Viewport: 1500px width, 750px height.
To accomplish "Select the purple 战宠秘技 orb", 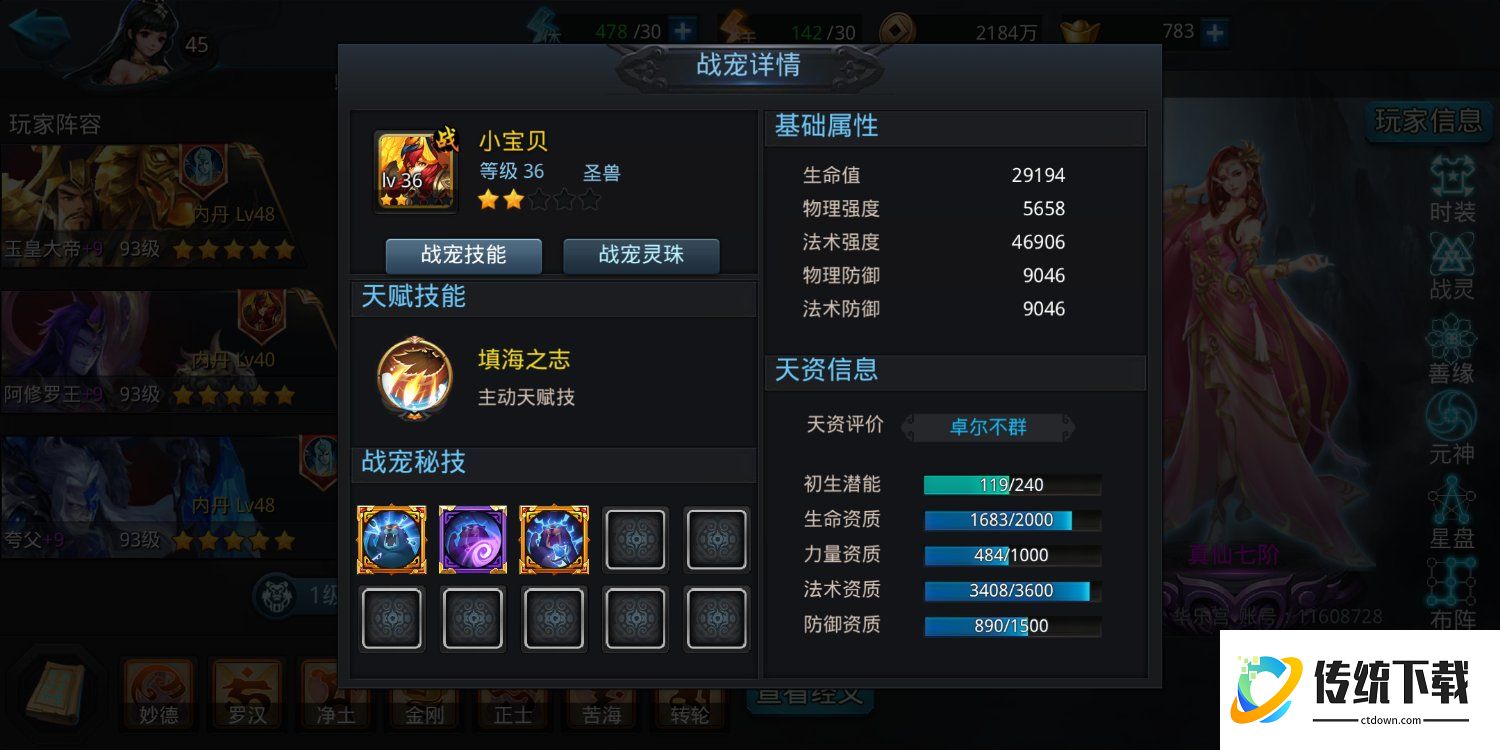I will pos(472,539).
